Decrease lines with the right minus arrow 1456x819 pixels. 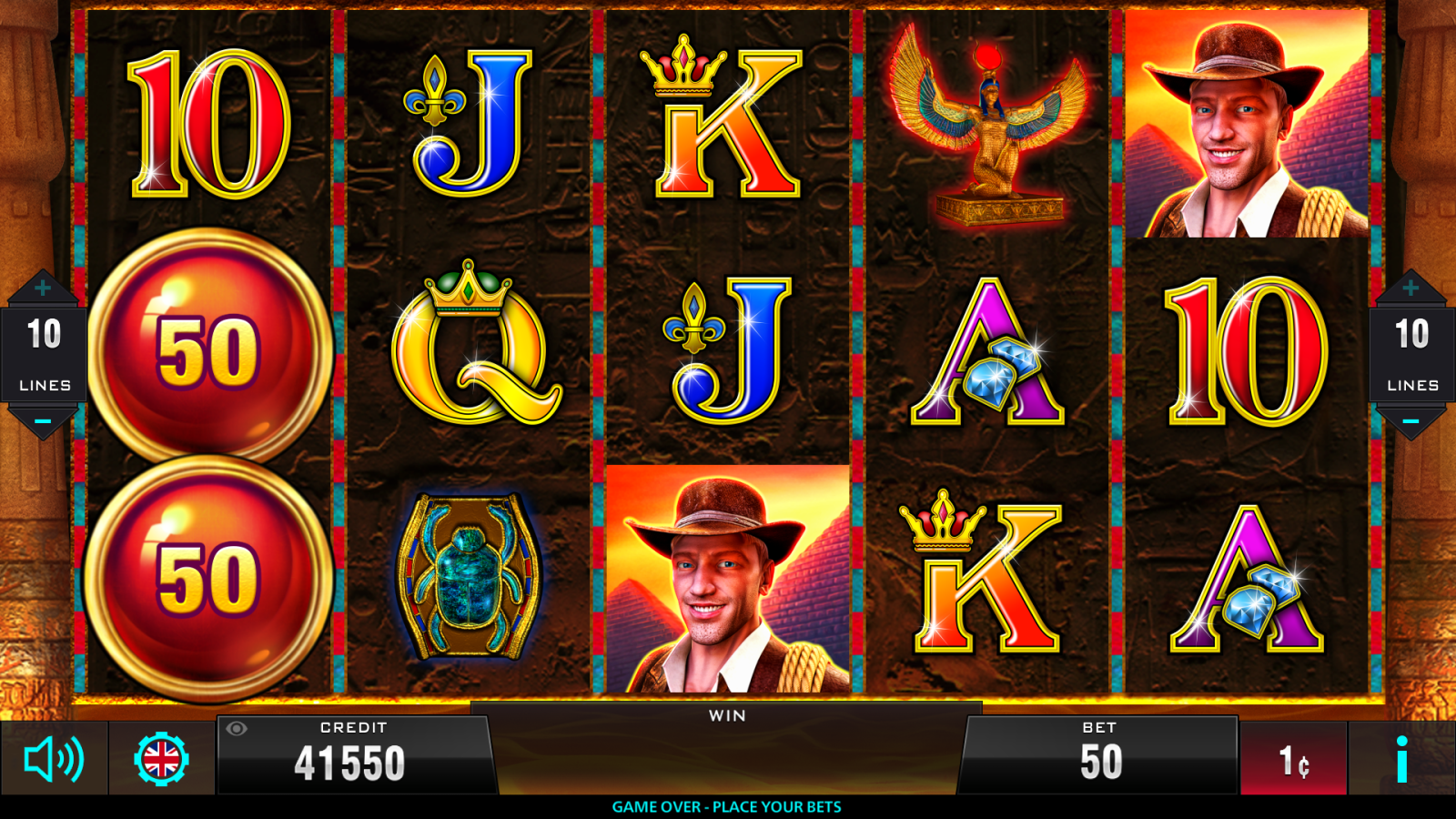pos(1410,421)
